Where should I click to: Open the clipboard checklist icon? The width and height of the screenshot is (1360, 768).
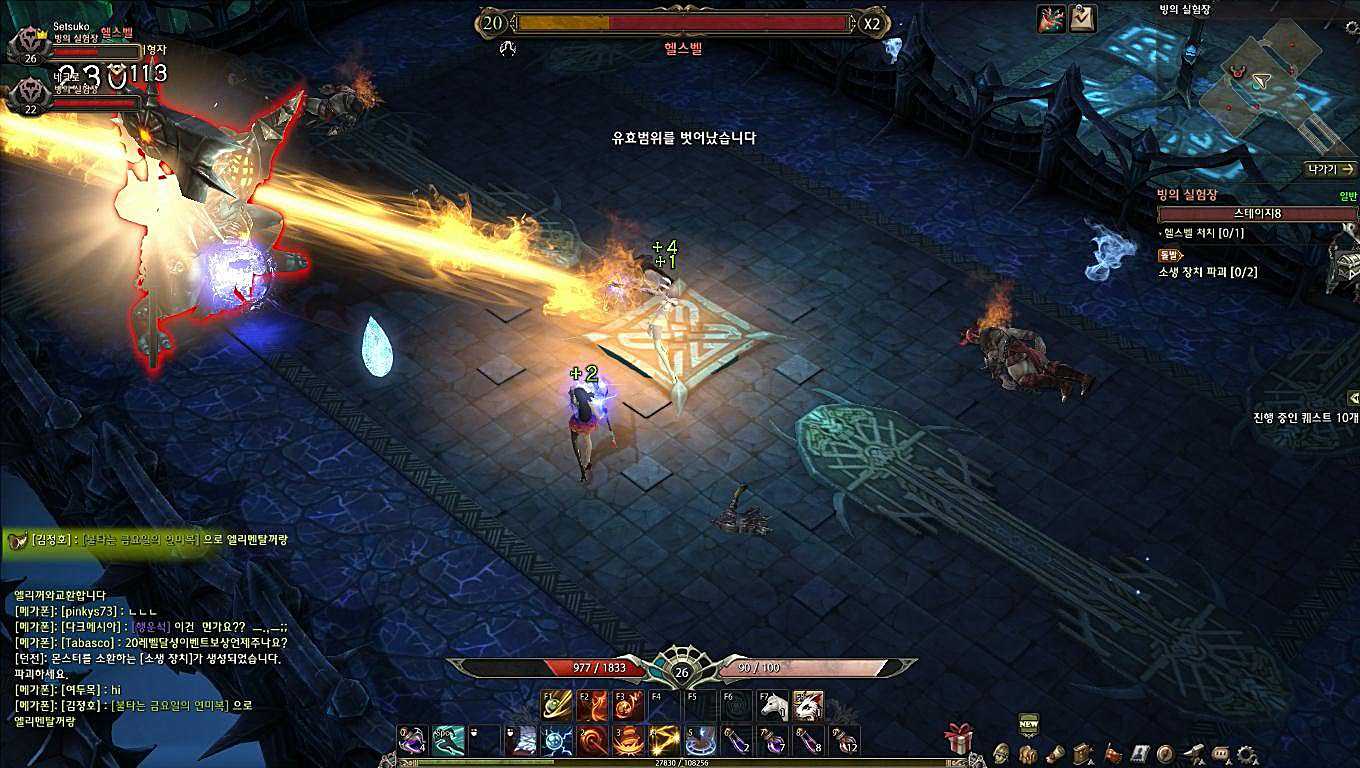point(1083,19)
